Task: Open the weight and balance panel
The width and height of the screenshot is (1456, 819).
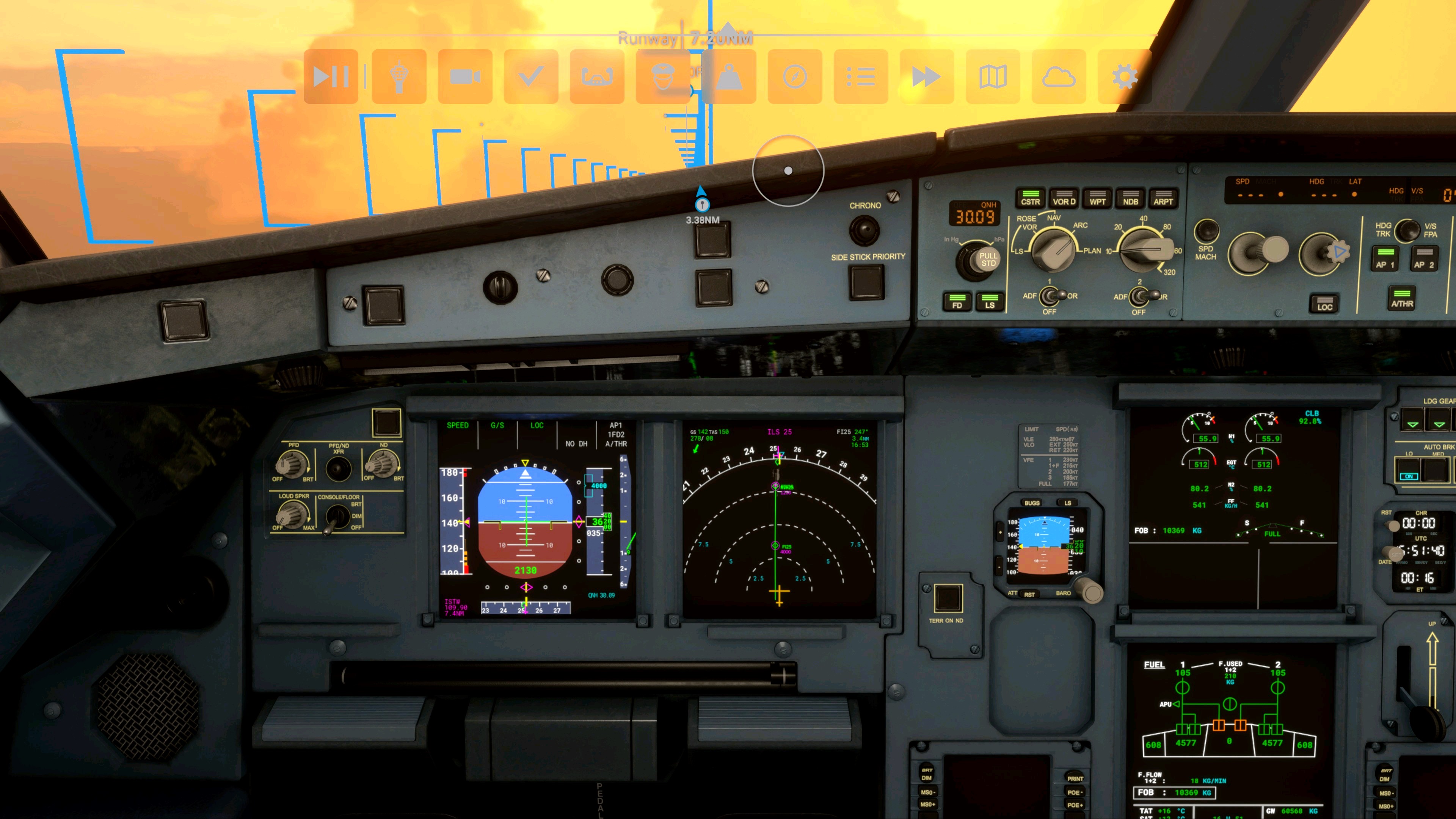Action: (x=729, y=77)
